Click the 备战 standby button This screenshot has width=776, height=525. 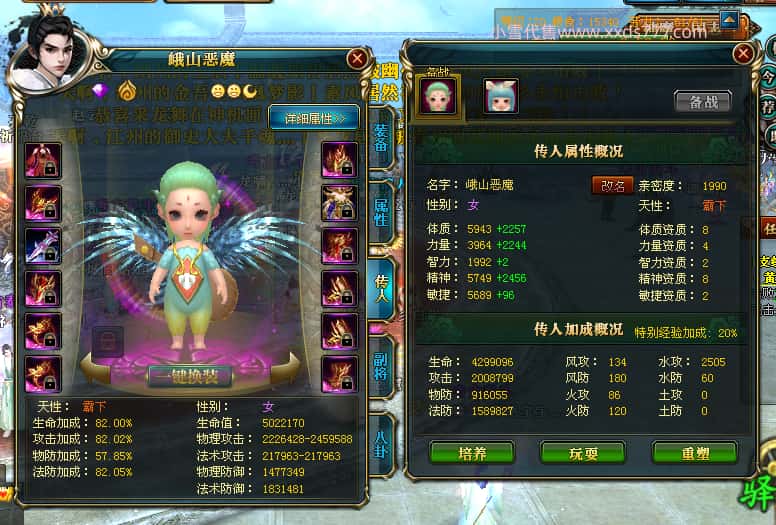[x=702, y=101]
